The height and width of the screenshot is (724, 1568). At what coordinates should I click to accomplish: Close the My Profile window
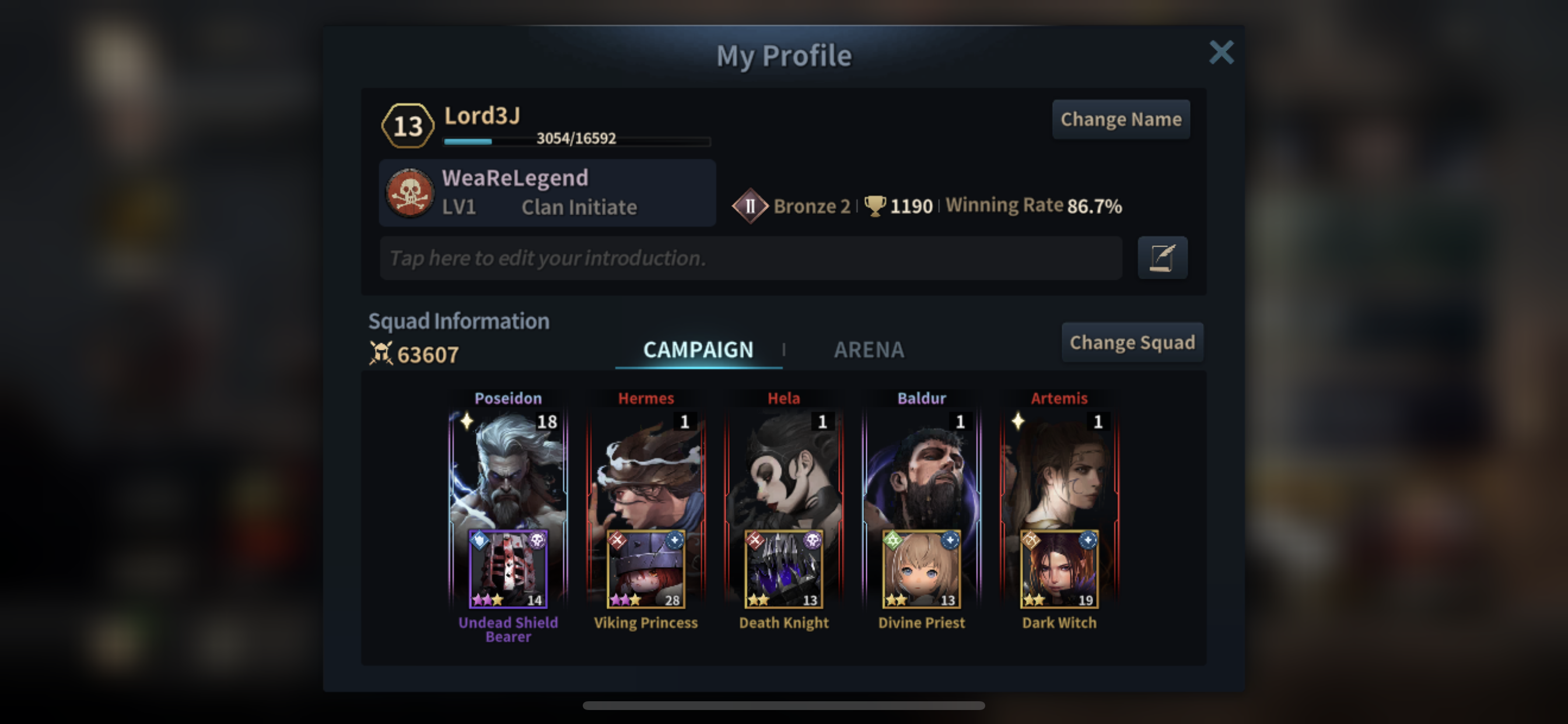(x=1220, y=52)
